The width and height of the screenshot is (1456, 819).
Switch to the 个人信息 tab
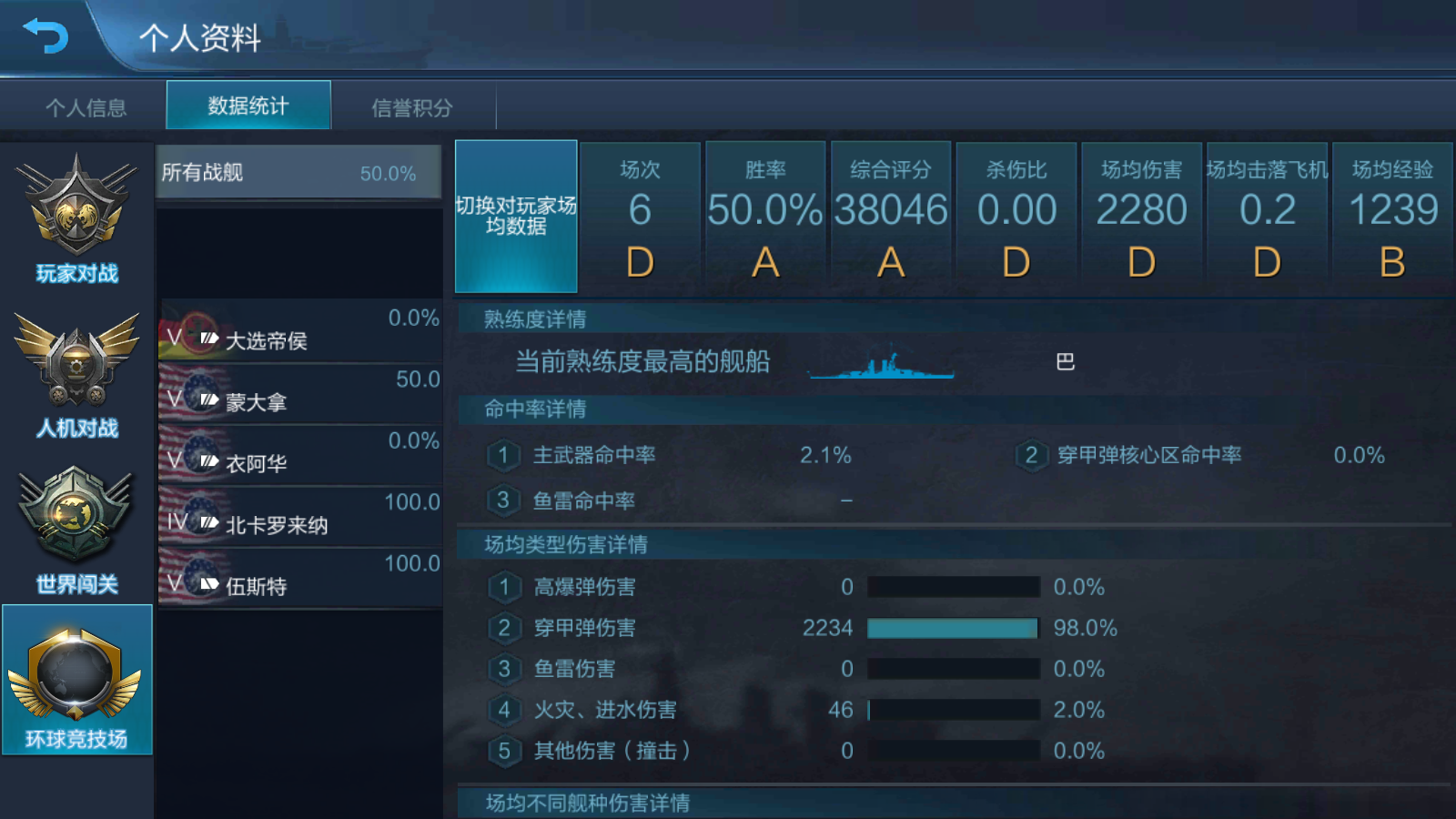[86, 105]
